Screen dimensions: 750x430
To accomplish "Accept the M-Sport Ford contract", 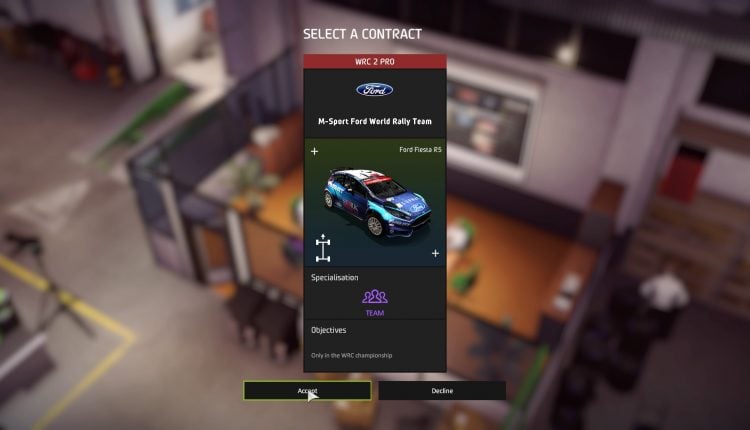I will (x=307, y=391).
